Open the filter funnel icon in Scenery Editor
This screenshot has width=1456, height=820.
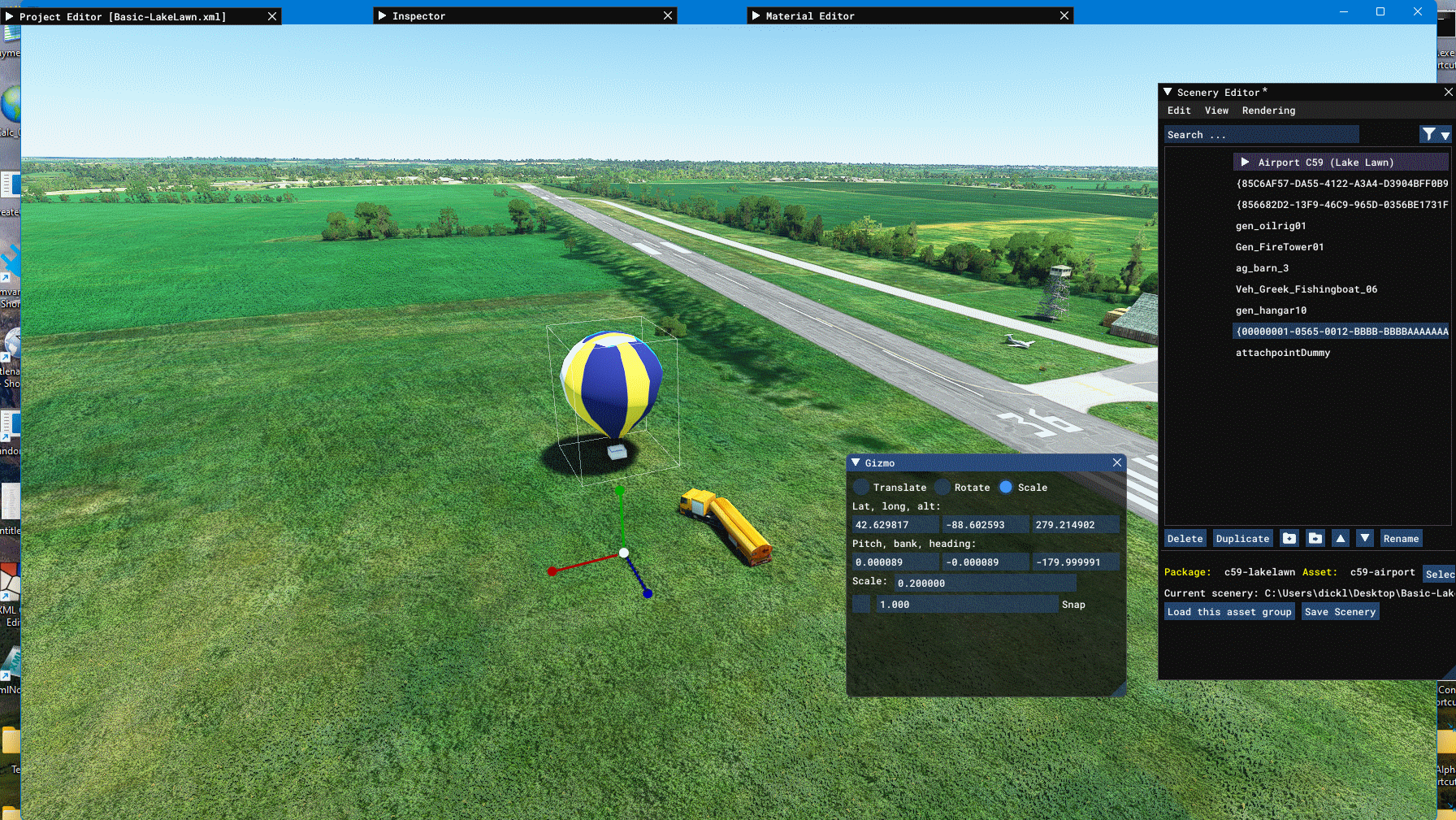coord(1429,134)
